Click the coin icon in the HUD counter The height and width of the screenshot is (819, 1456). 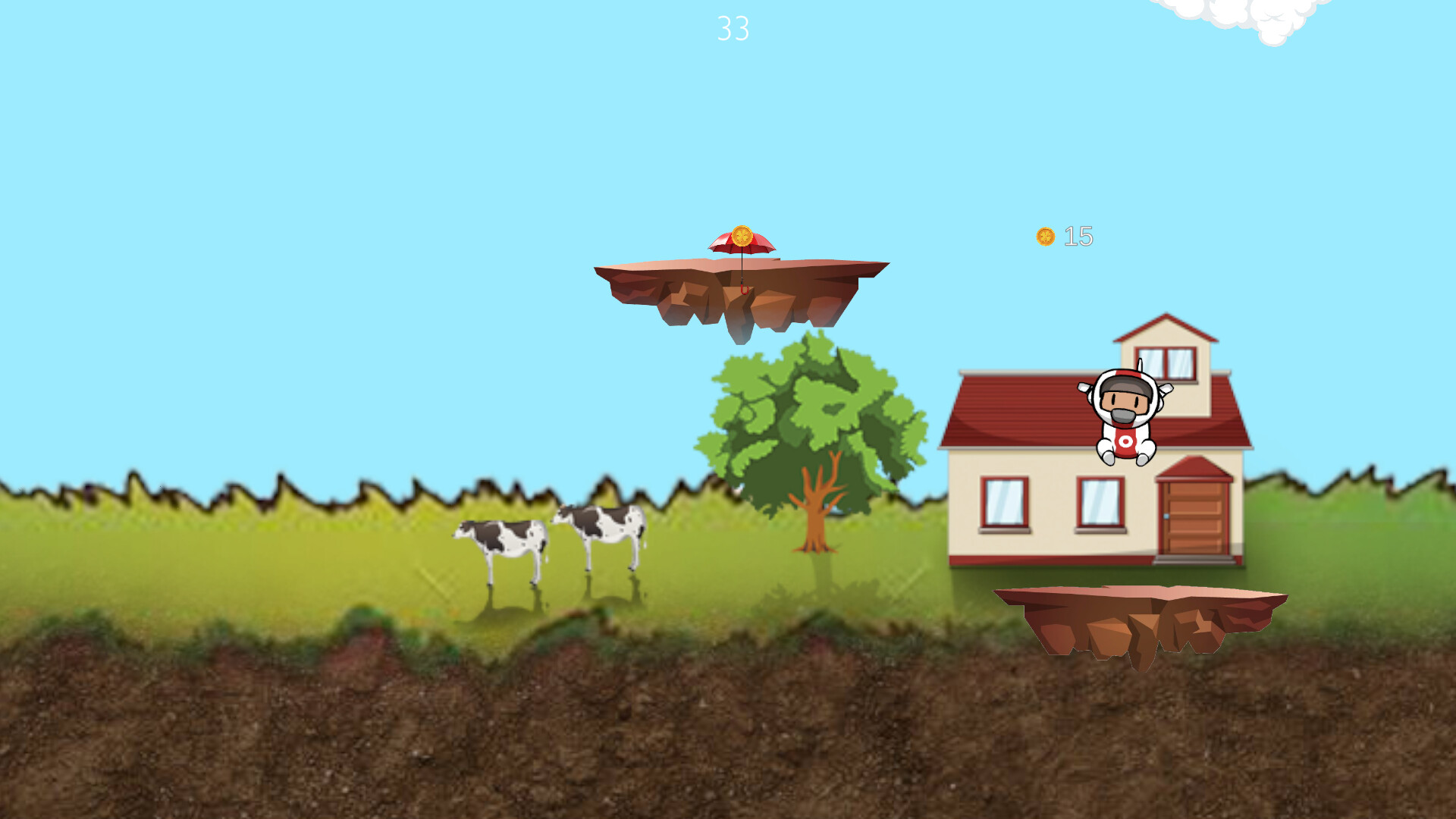pyautogui.click(x=1045, y=237)
